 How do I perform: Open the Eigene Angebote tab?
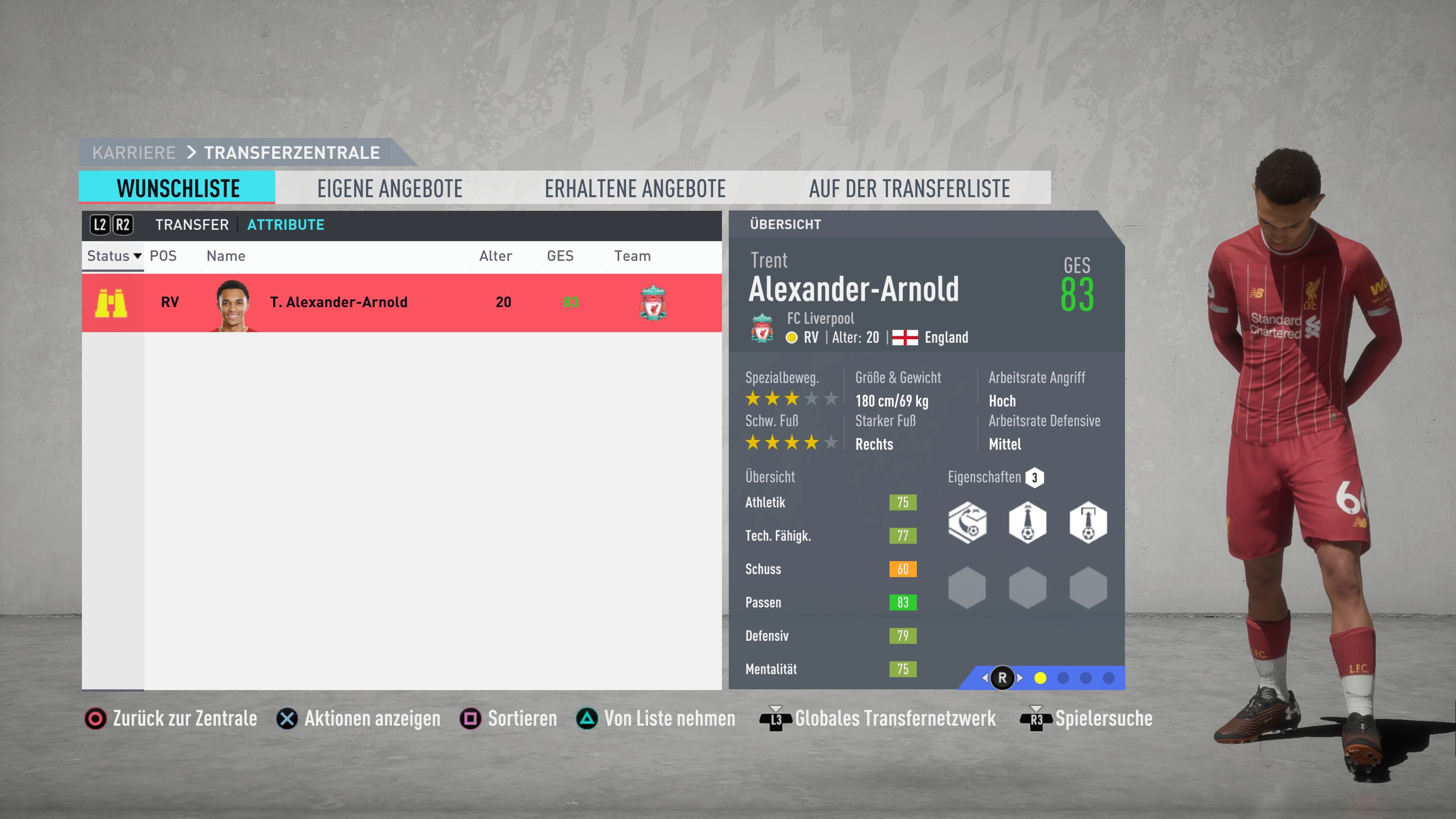click(390, 188)
